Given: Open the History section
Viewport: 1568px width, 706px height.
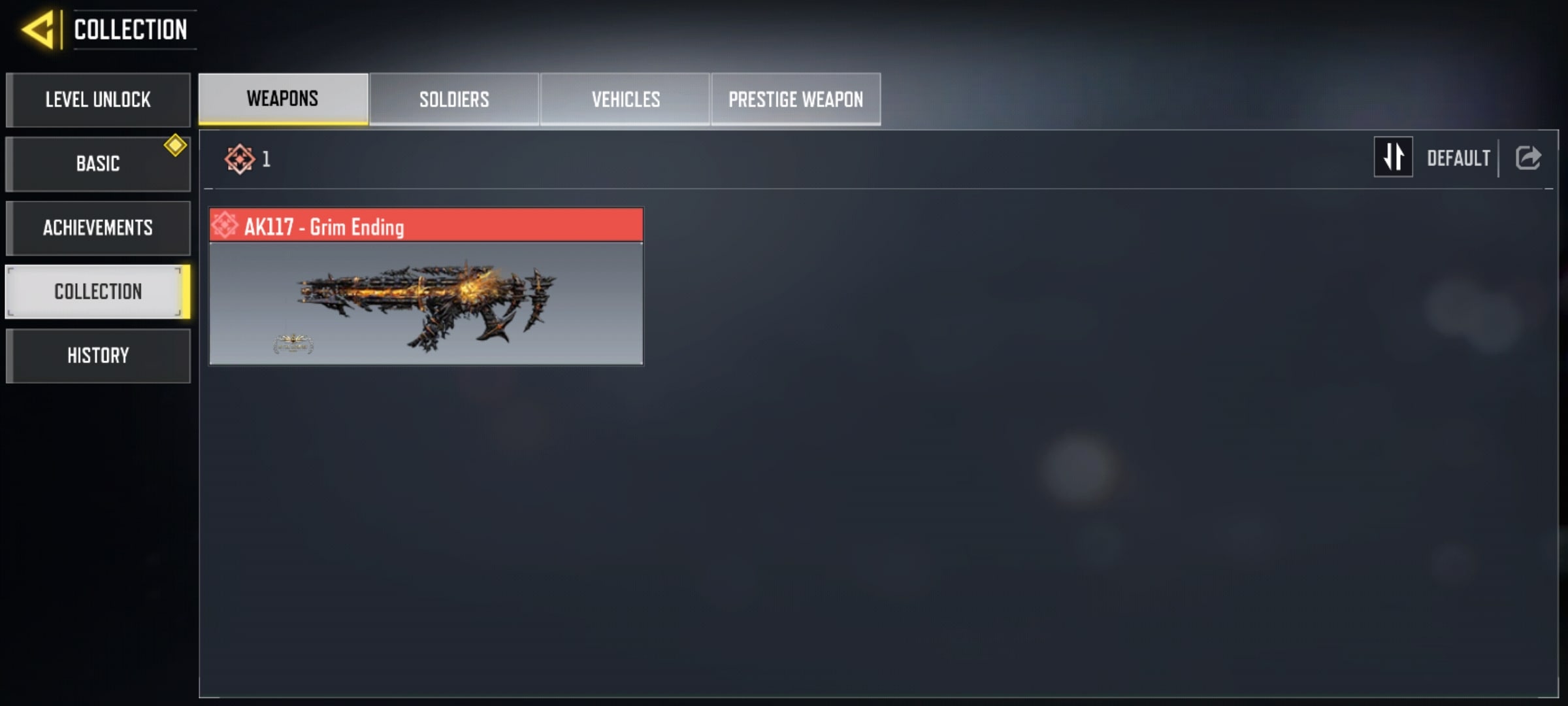Looking at the screenshot, I should 98,356.
